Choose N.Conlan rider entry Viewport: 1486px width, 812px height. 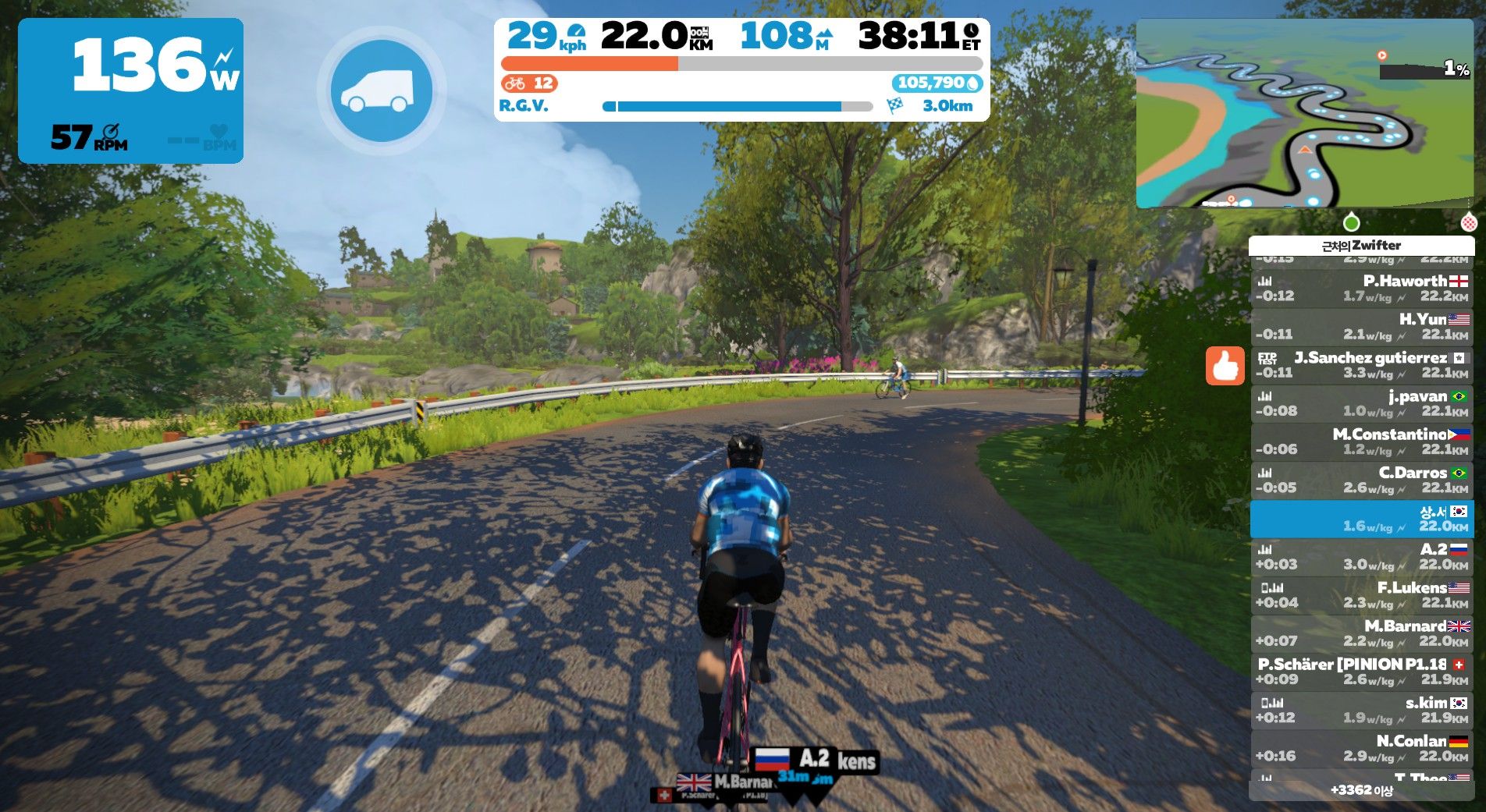click(1361, 748)
